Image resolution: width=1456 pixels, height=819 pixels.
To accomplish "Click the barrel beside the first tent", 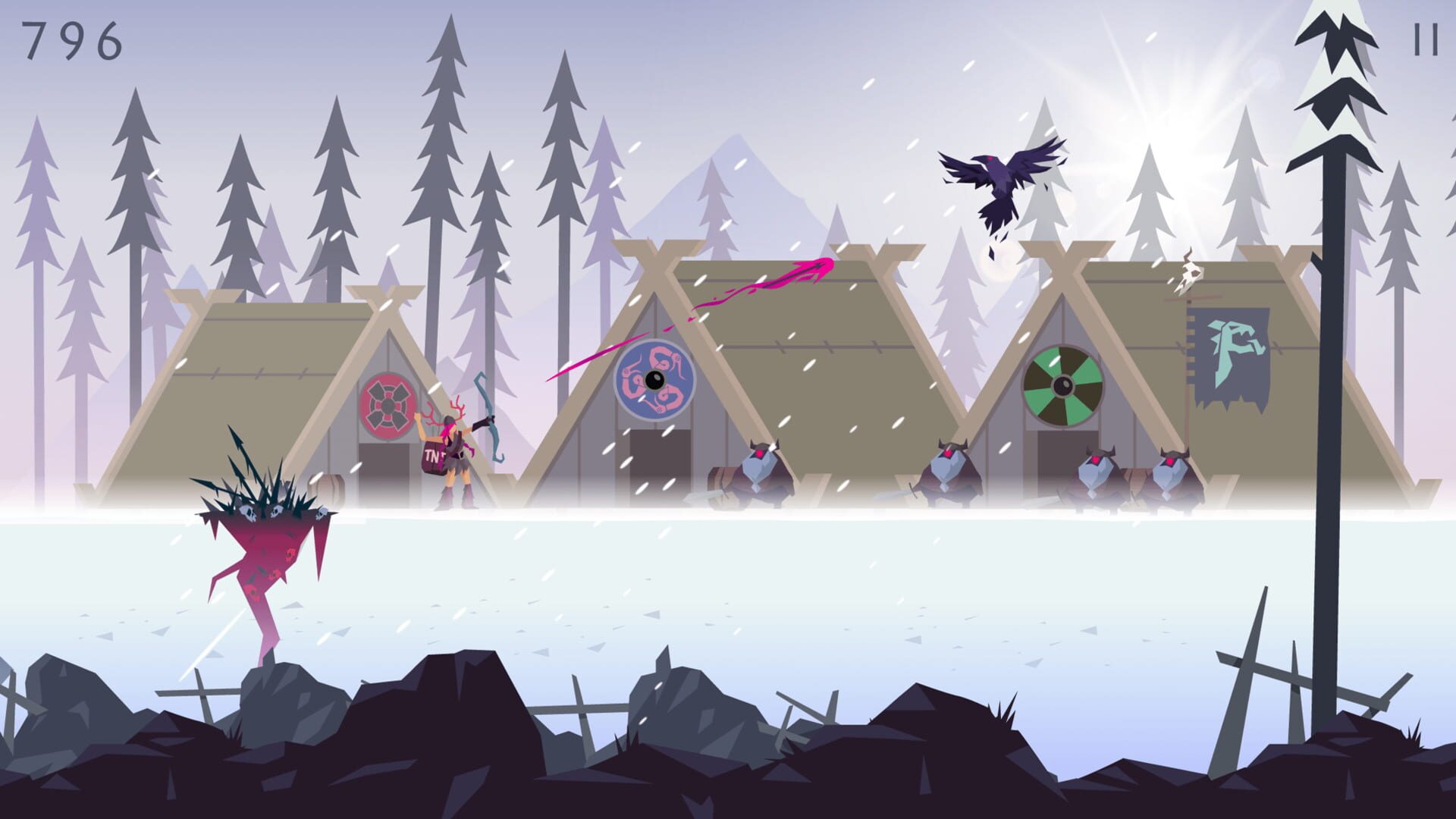I will pos(328,491).
